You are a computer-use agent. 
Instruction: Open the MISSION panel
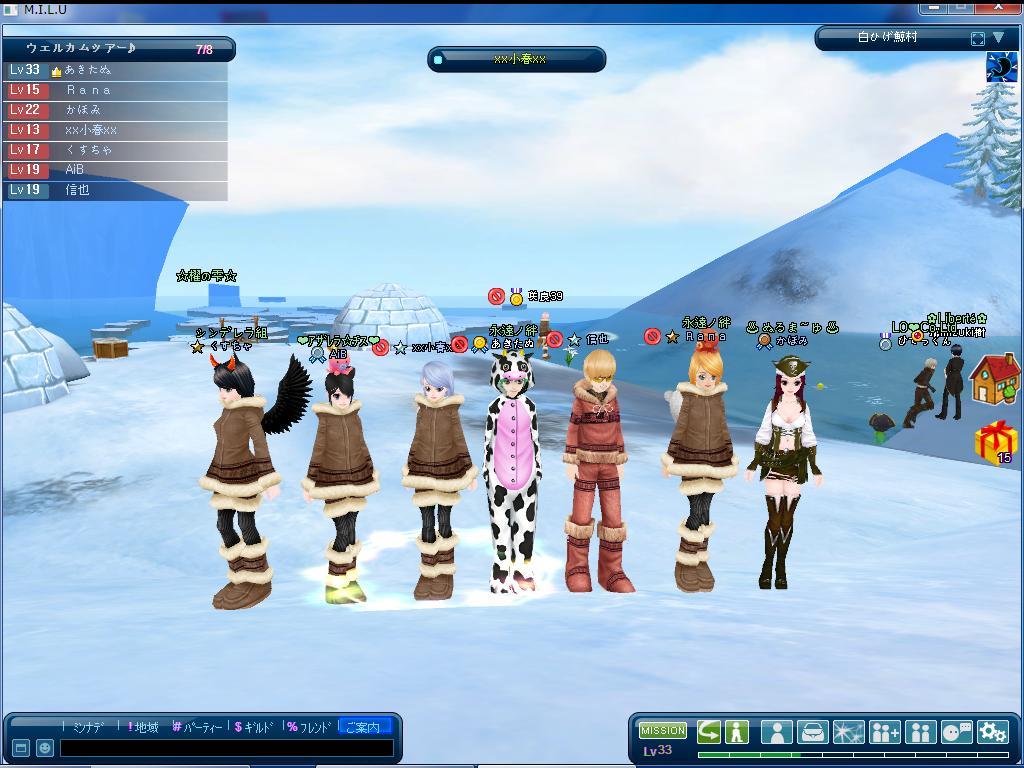click(x=663, y=731)
